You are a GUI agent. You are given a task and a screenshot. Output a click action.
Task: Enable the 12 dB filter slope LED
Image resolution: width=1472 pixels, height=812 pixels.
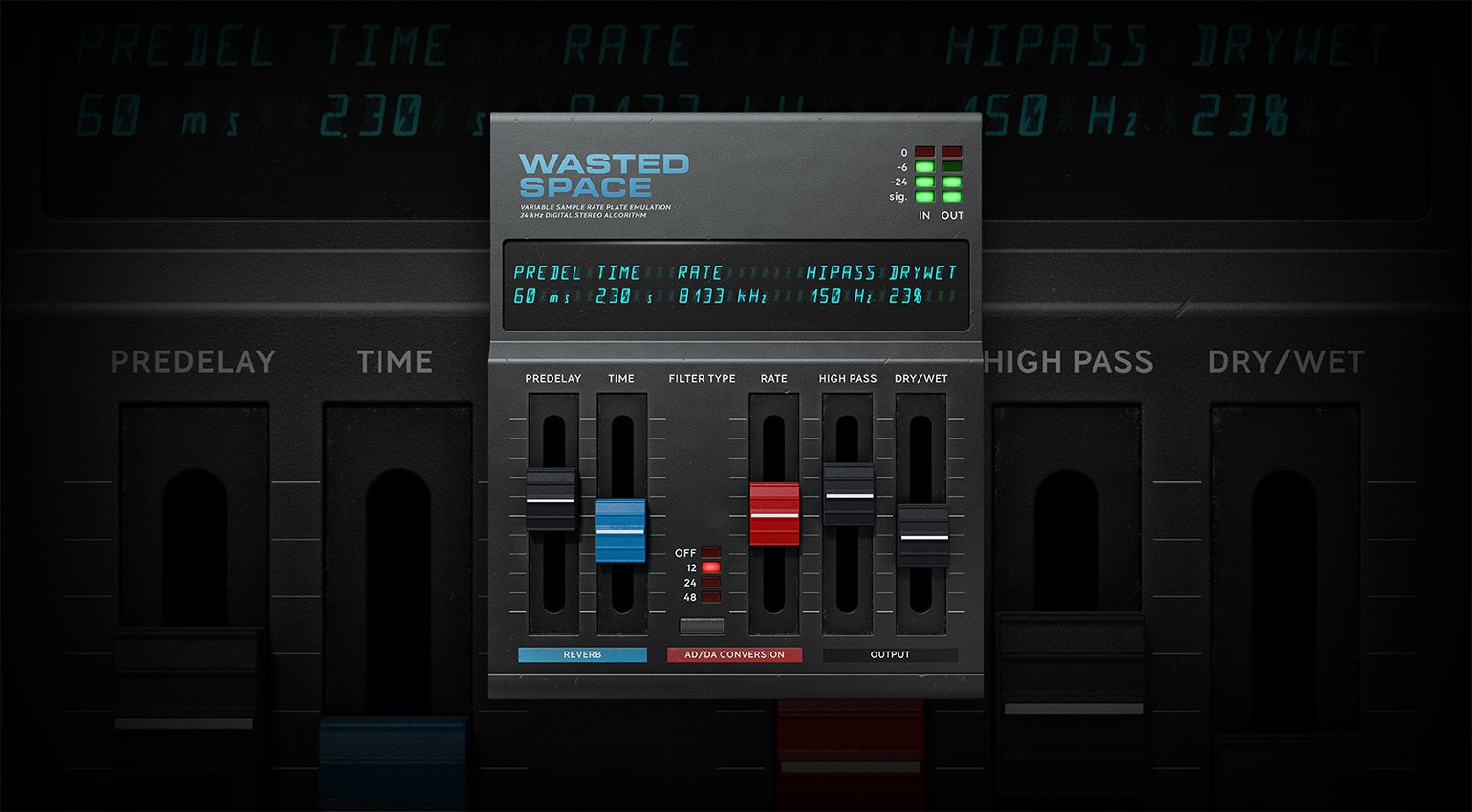tap(709, 566)
